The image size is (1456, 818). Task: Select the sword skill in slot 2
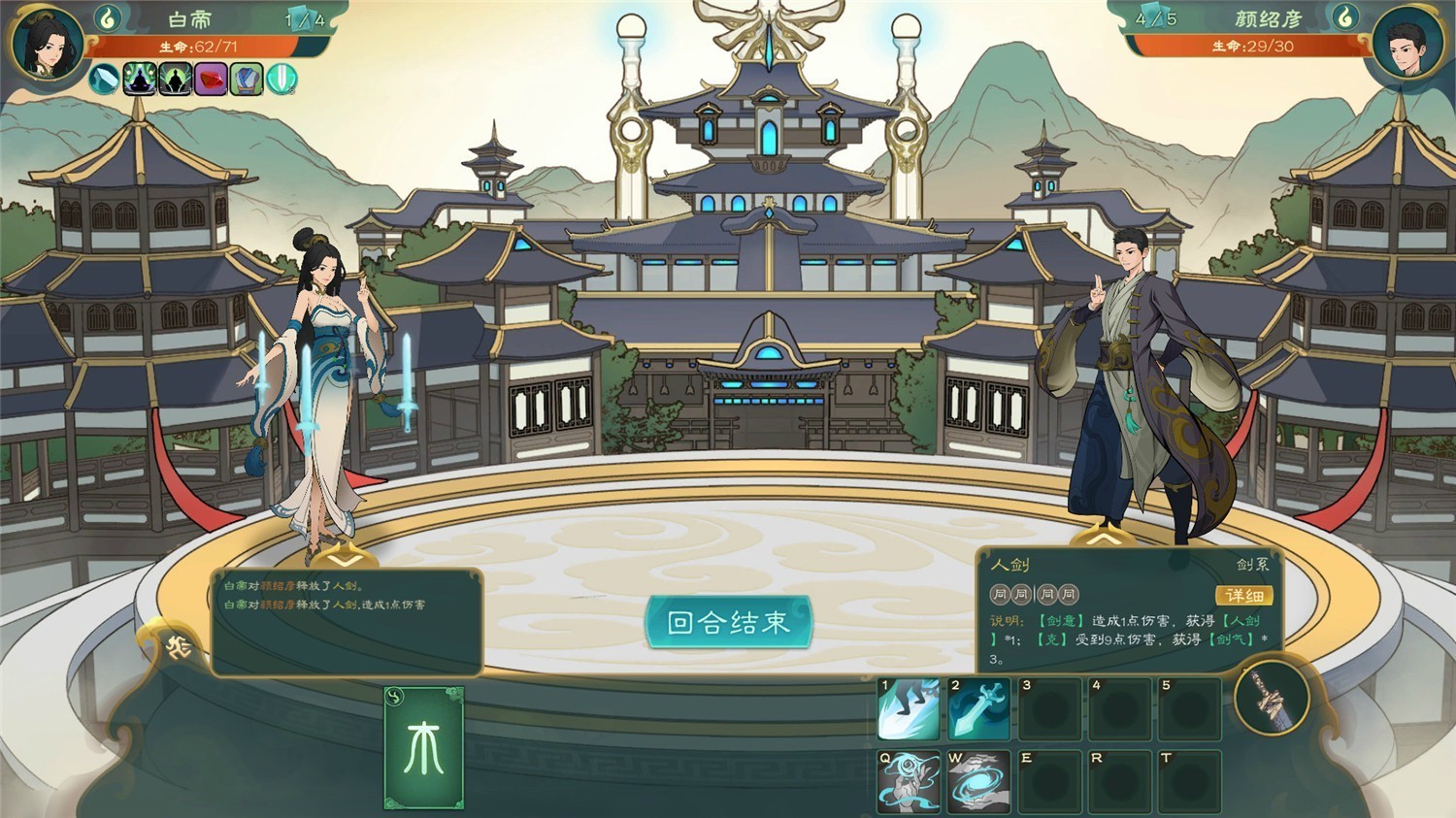977,708
